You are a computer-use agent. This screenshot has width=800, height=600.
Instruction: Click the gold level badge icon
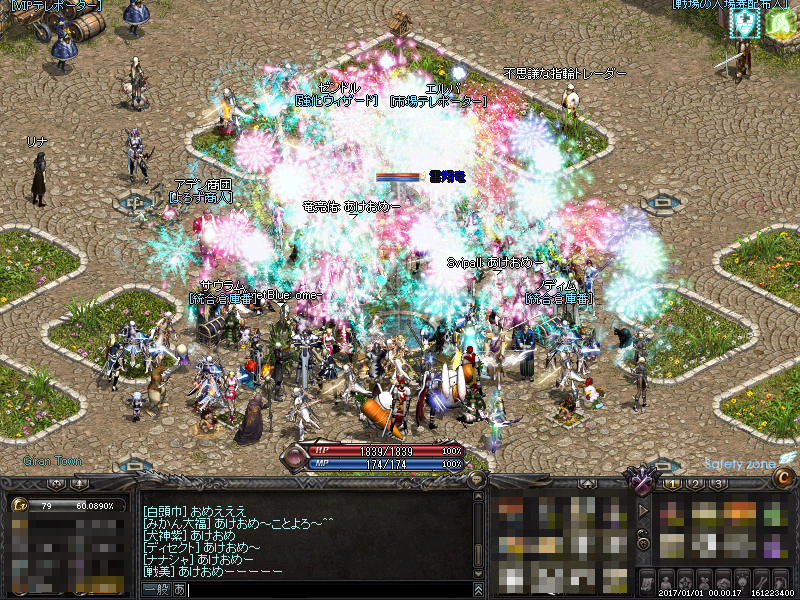click(19, 506)
